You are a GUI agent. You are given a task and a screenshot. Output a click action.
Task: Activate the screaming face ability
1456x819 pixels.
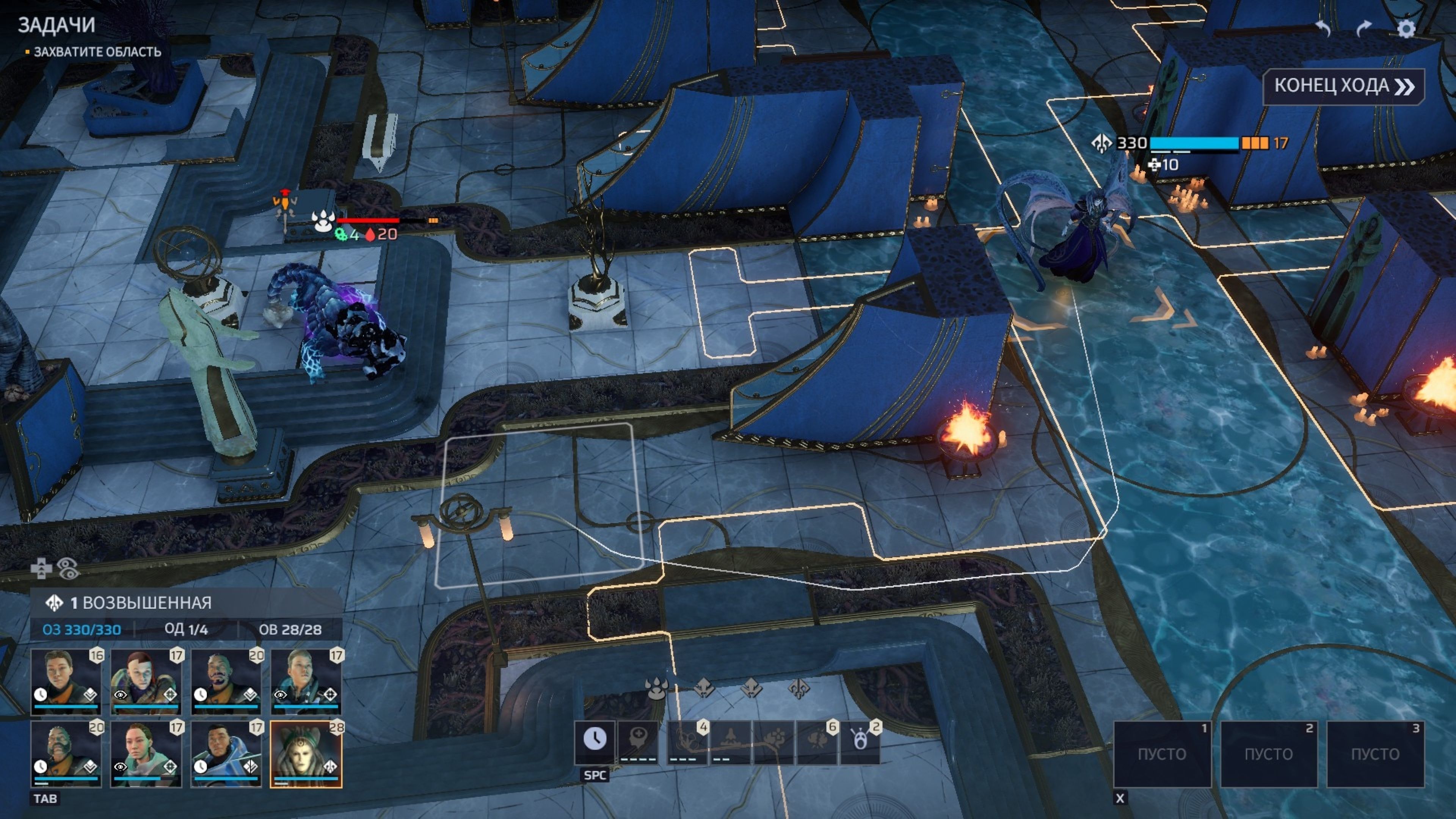[x=860, y=741]
